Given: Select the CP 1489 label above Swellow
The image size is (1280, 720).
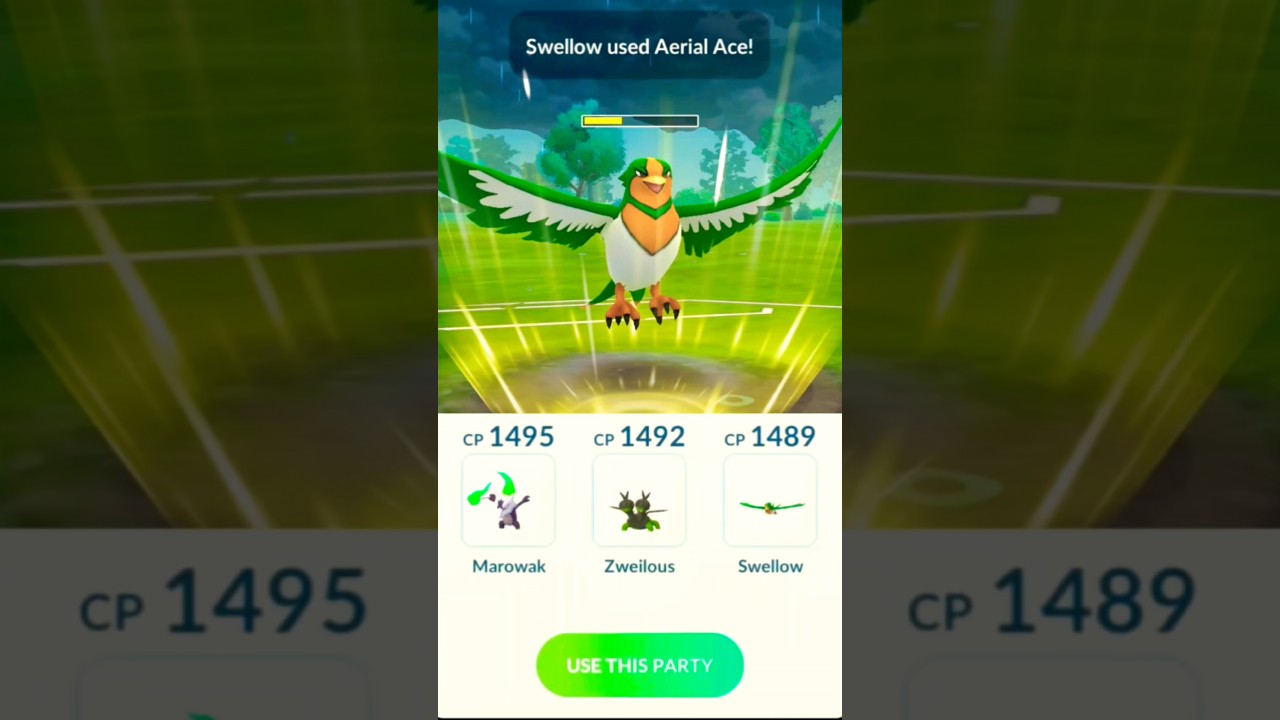Looking at the screenshot, I should point(770,437).
